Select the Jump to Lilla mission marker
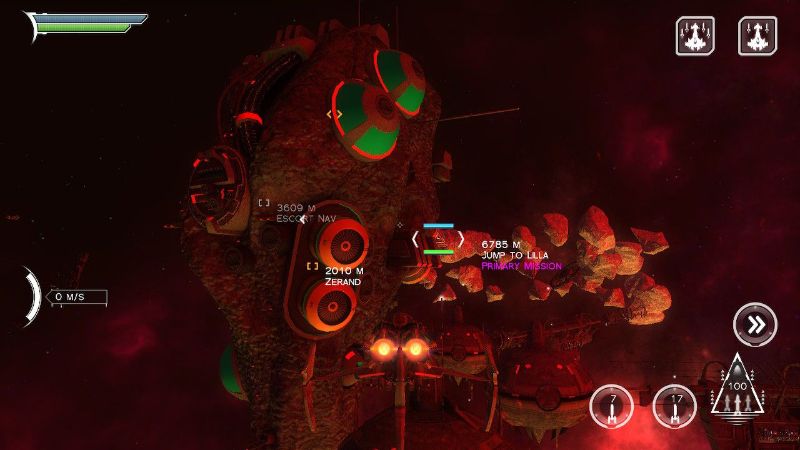Viewport: 800px width, 450px height. [x=438, y=239]
